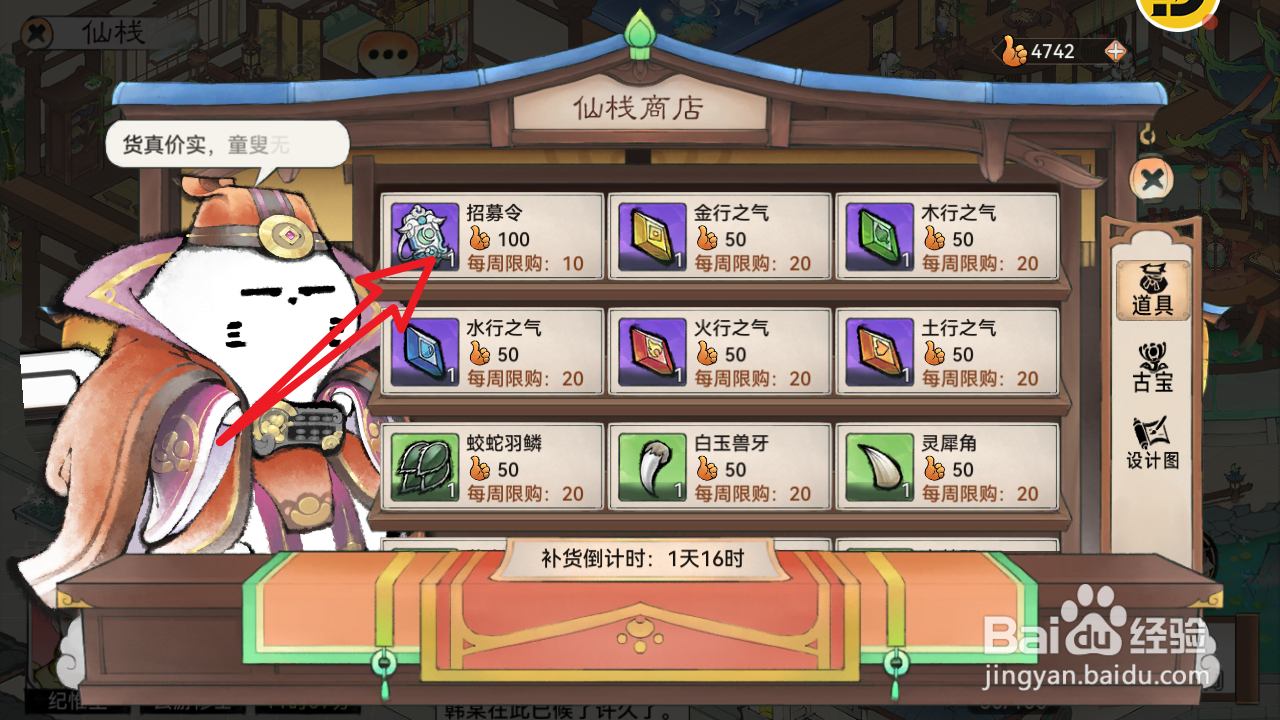Click the round X button on the right

pyautogui.click(x=1152, y=177)
